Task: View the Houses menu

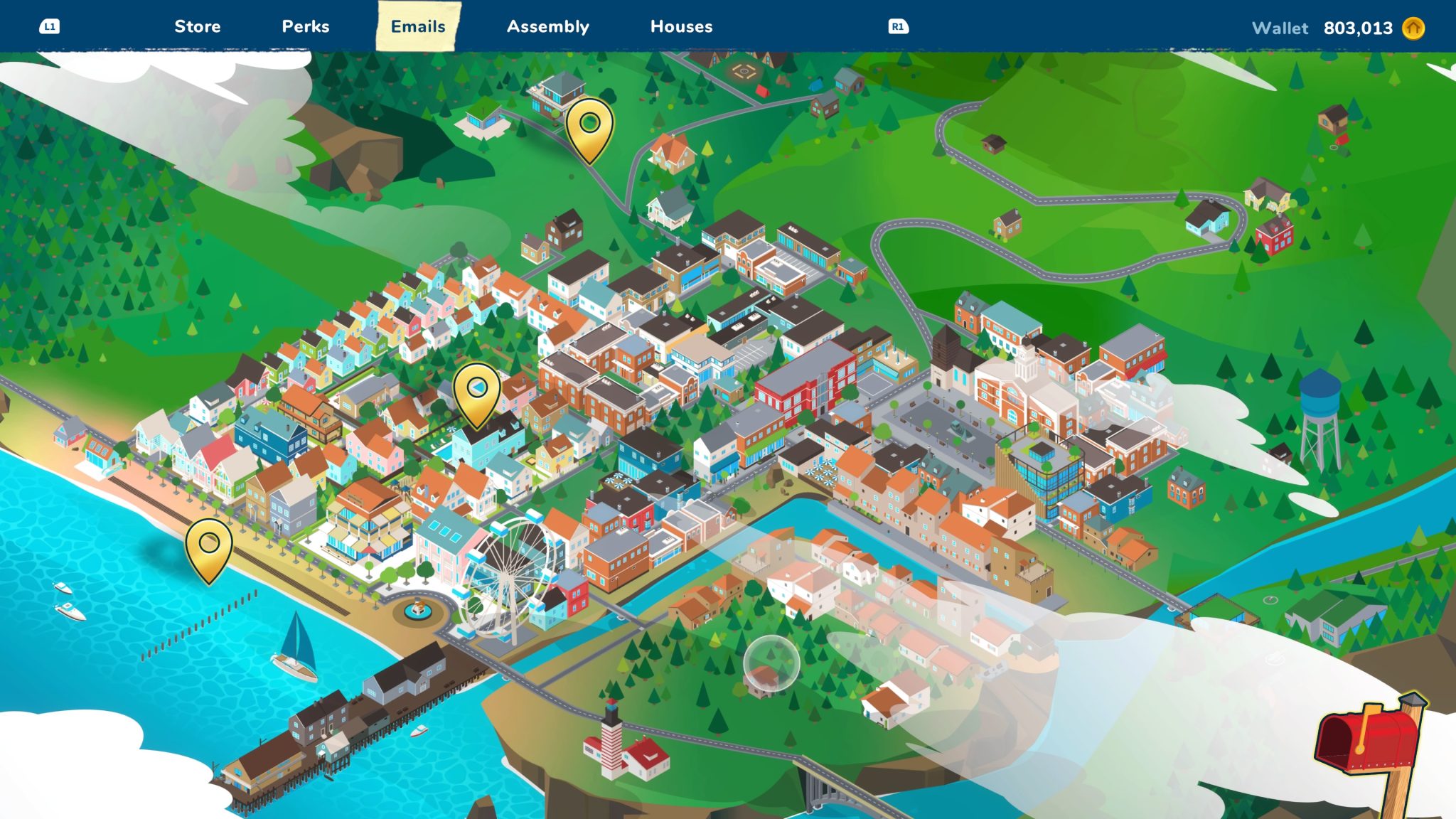Action: click(681, 27)
